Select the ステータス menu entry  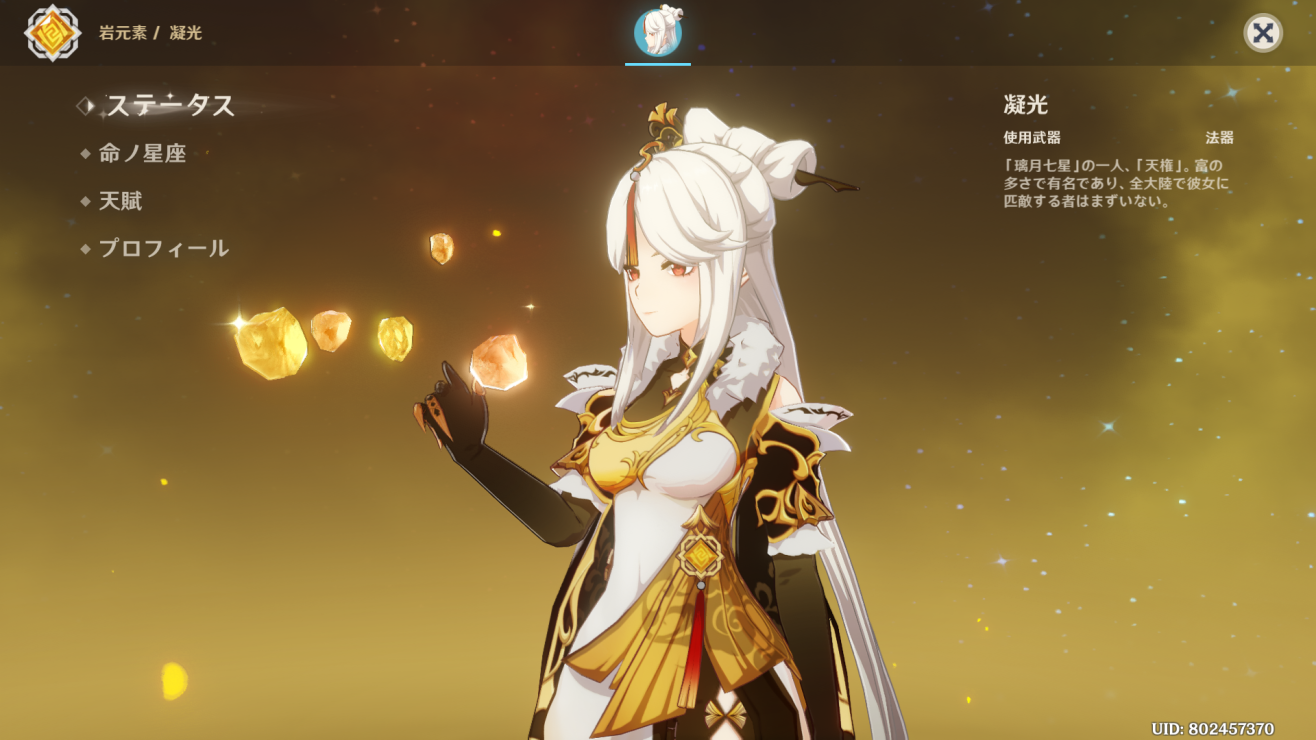(x=170, y=105)
